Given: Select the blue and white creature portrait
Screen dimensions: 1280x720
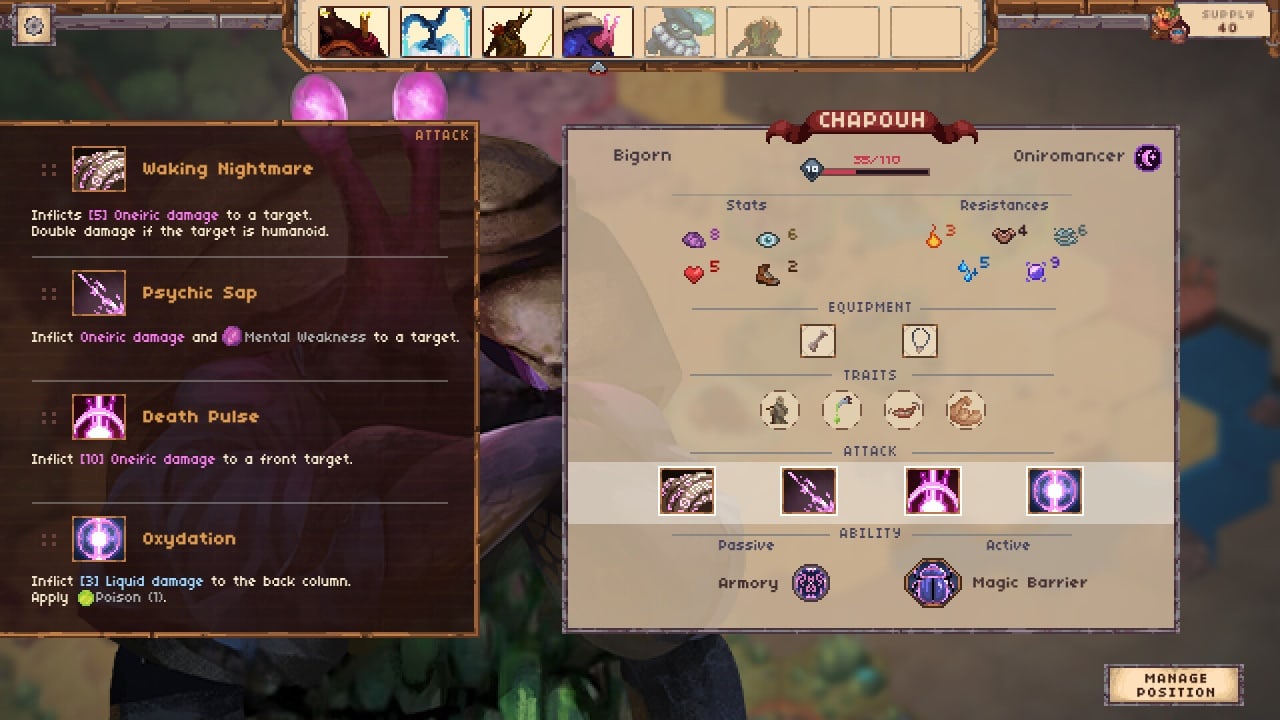Looking at the screenshot, I should point(435,33).
